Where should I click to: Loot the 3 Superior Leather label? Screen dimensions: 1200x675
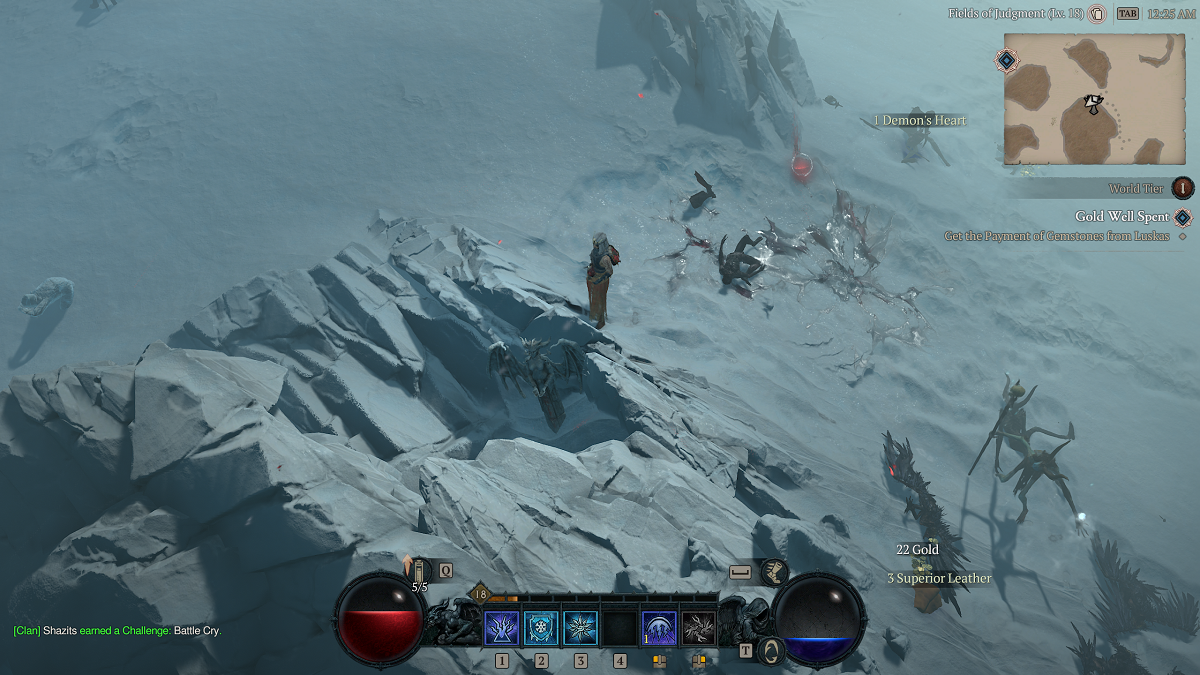tap(939, 578)
